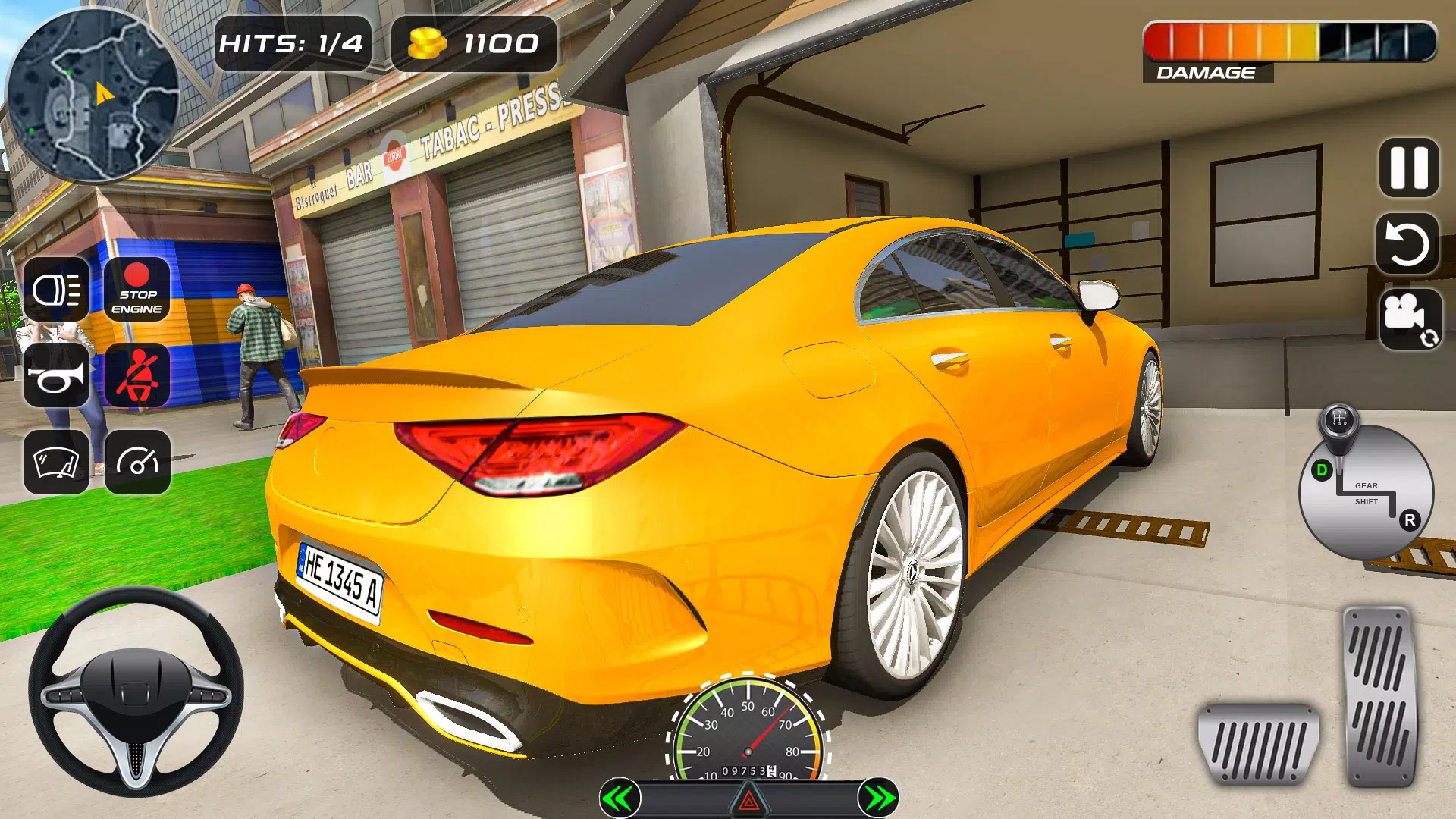1456x819 pixels.
Task: Step on the tall accelerator pedal
Action: (x=1379, y=696)
